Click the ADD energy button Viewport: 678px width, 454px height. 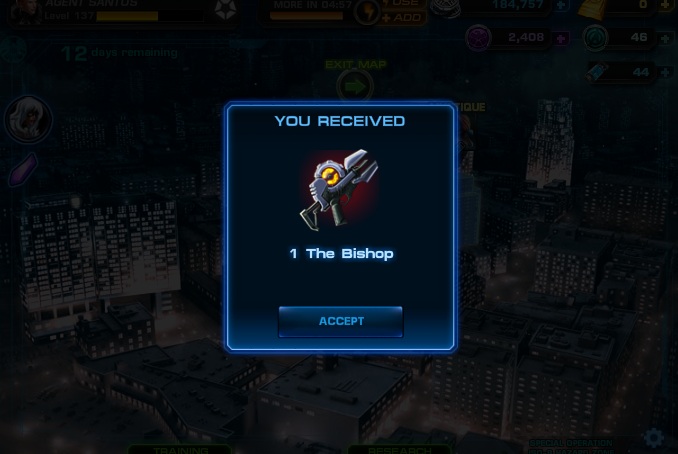point(405,17)
